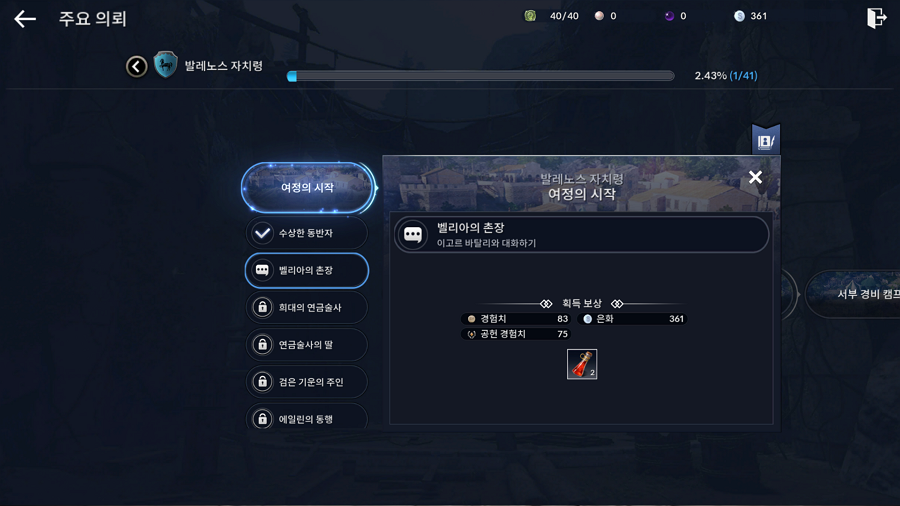
Task: Open the 서부 경비 캠프 chapter
Action: [855, 294]
